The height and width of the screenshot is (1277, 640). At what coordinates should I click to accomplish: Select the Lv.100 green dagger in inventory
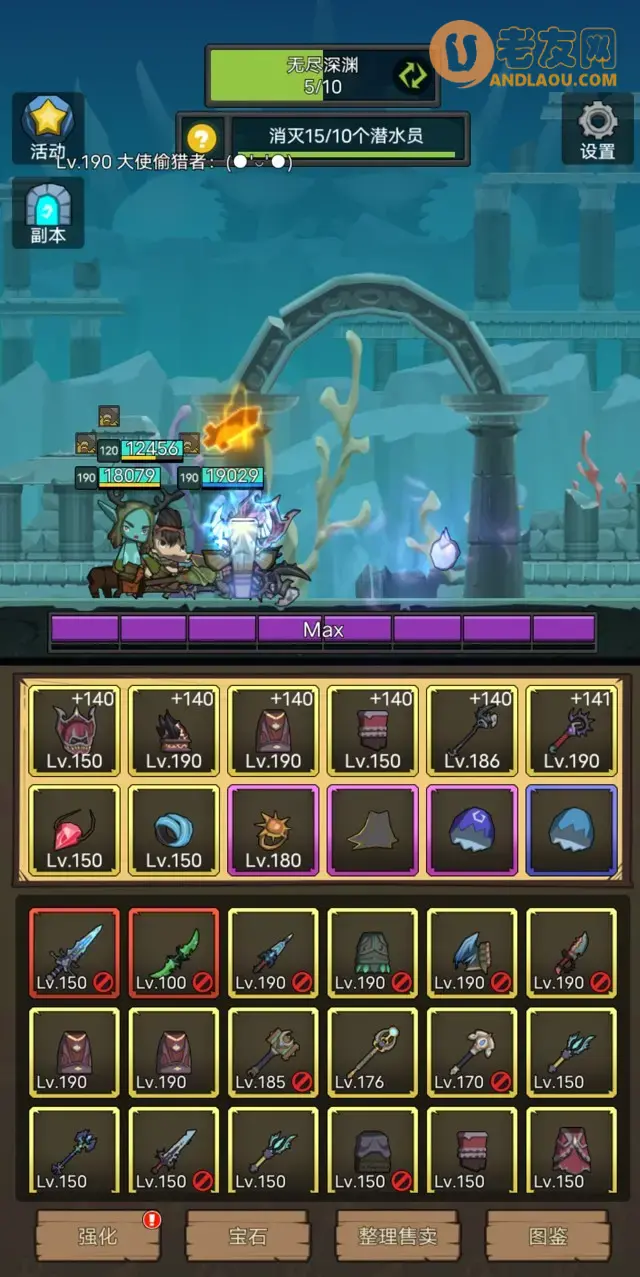click(174, 953)
